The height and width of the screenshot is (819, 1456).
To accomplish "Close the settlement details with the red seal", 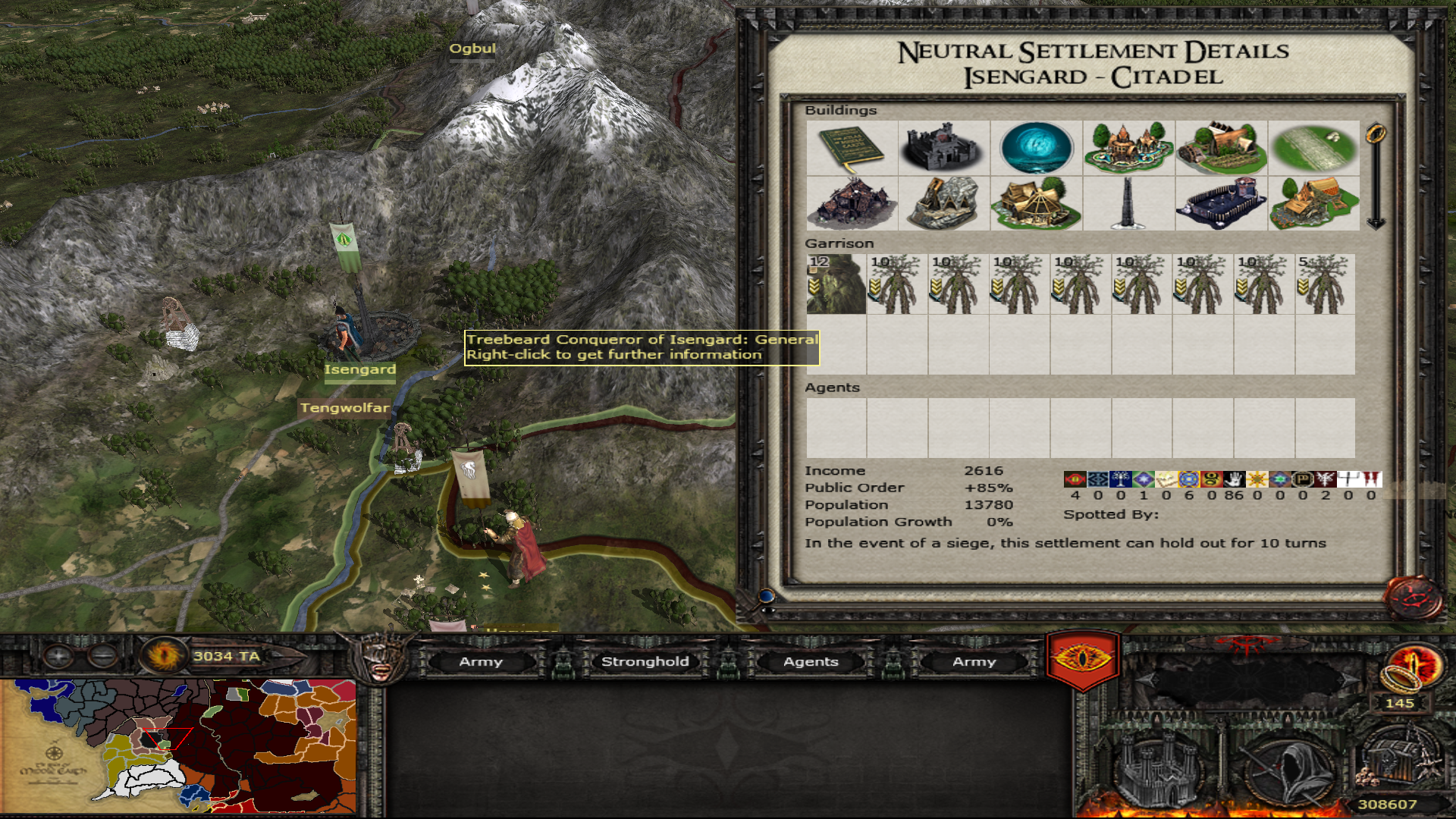I will pos(1414,598).
